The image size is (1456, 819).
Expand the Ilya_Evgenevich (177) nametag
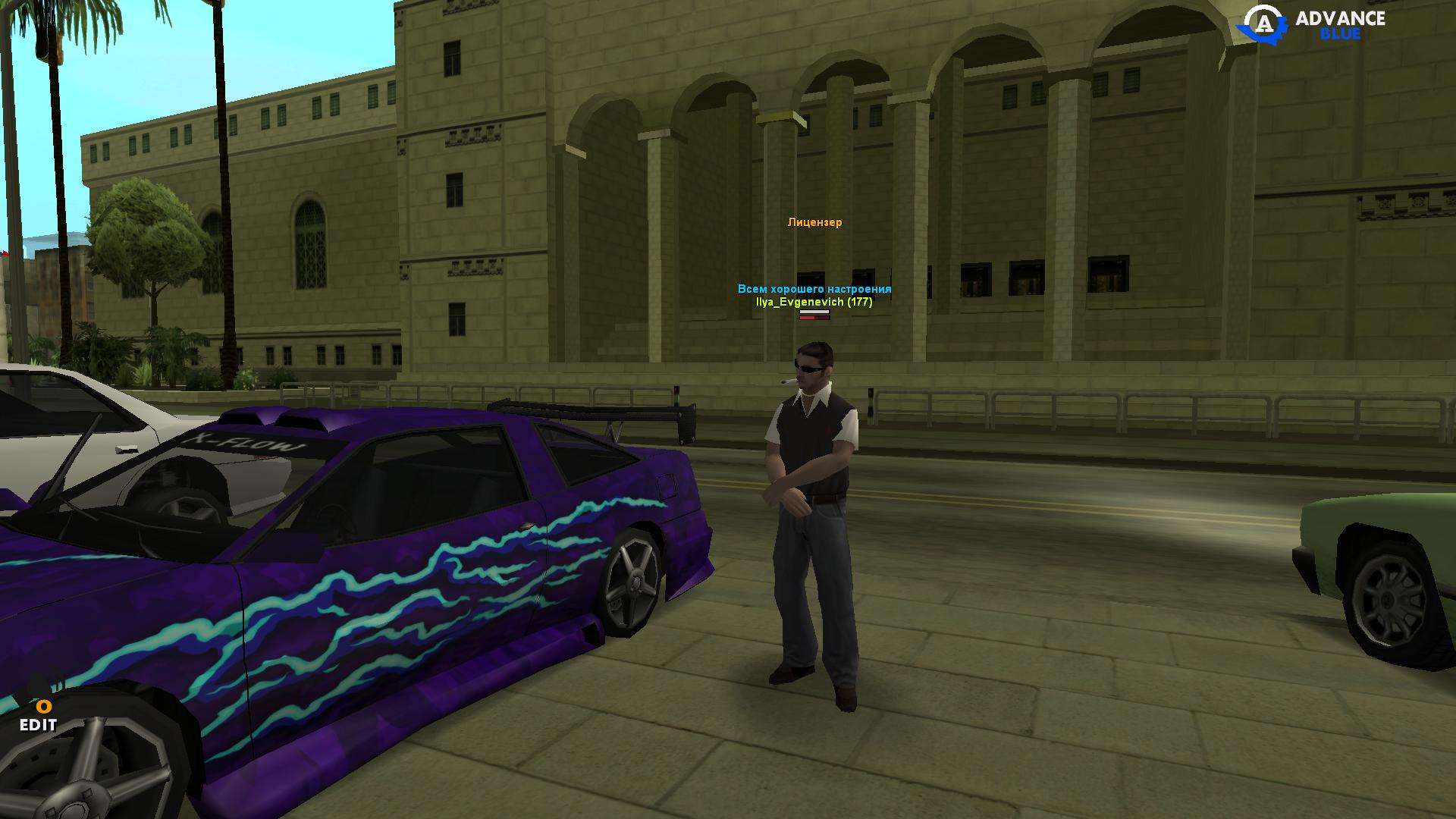coord(814,303)
